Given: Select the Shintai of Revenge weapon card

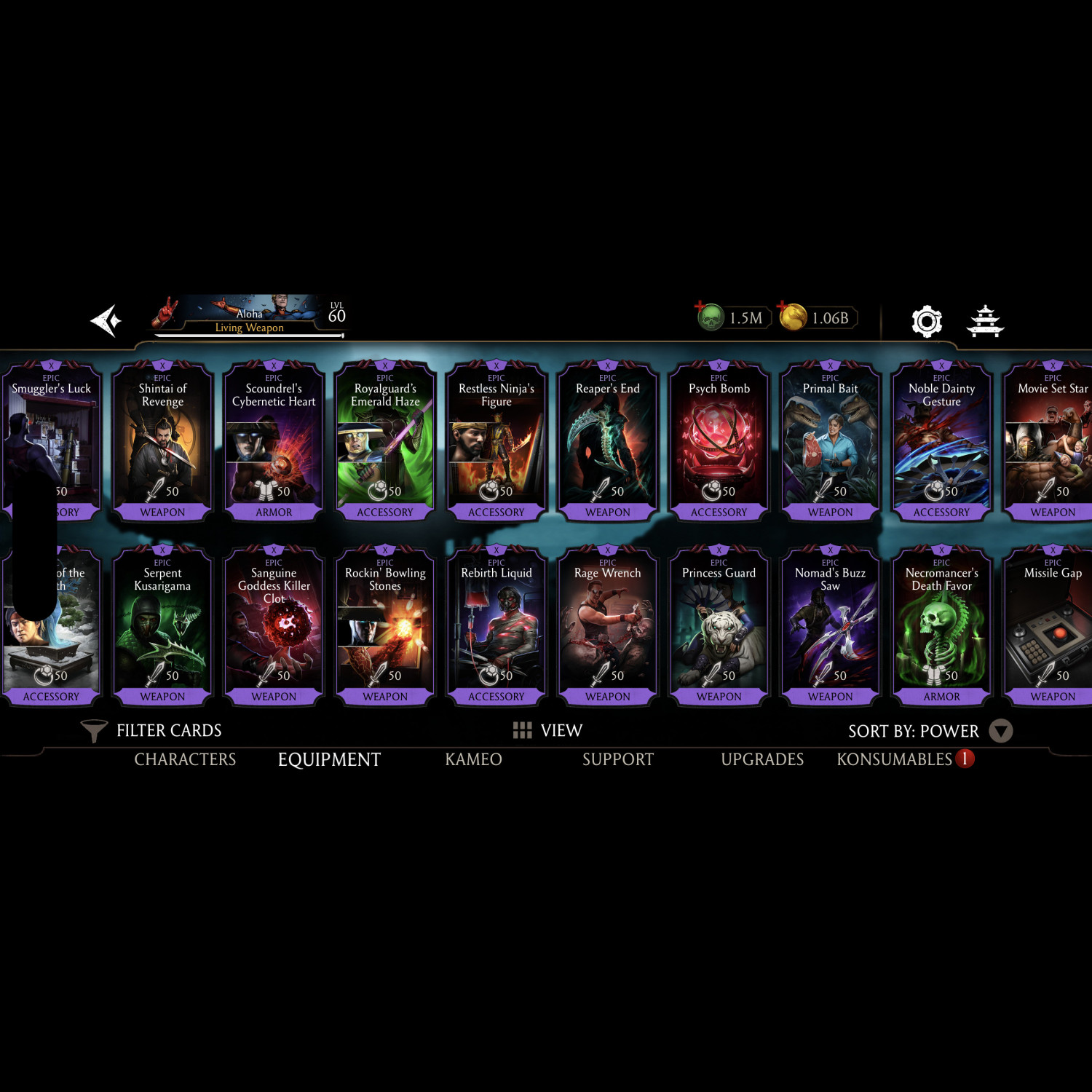Looking at the screenshot, I should (162, 440).
